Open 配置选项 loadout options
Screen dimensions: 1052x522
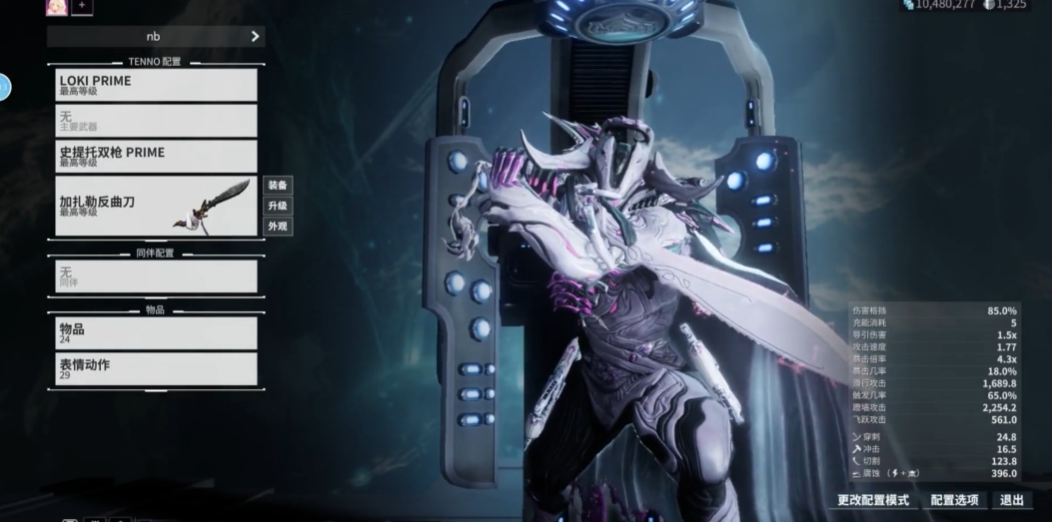tap(954, 500)
